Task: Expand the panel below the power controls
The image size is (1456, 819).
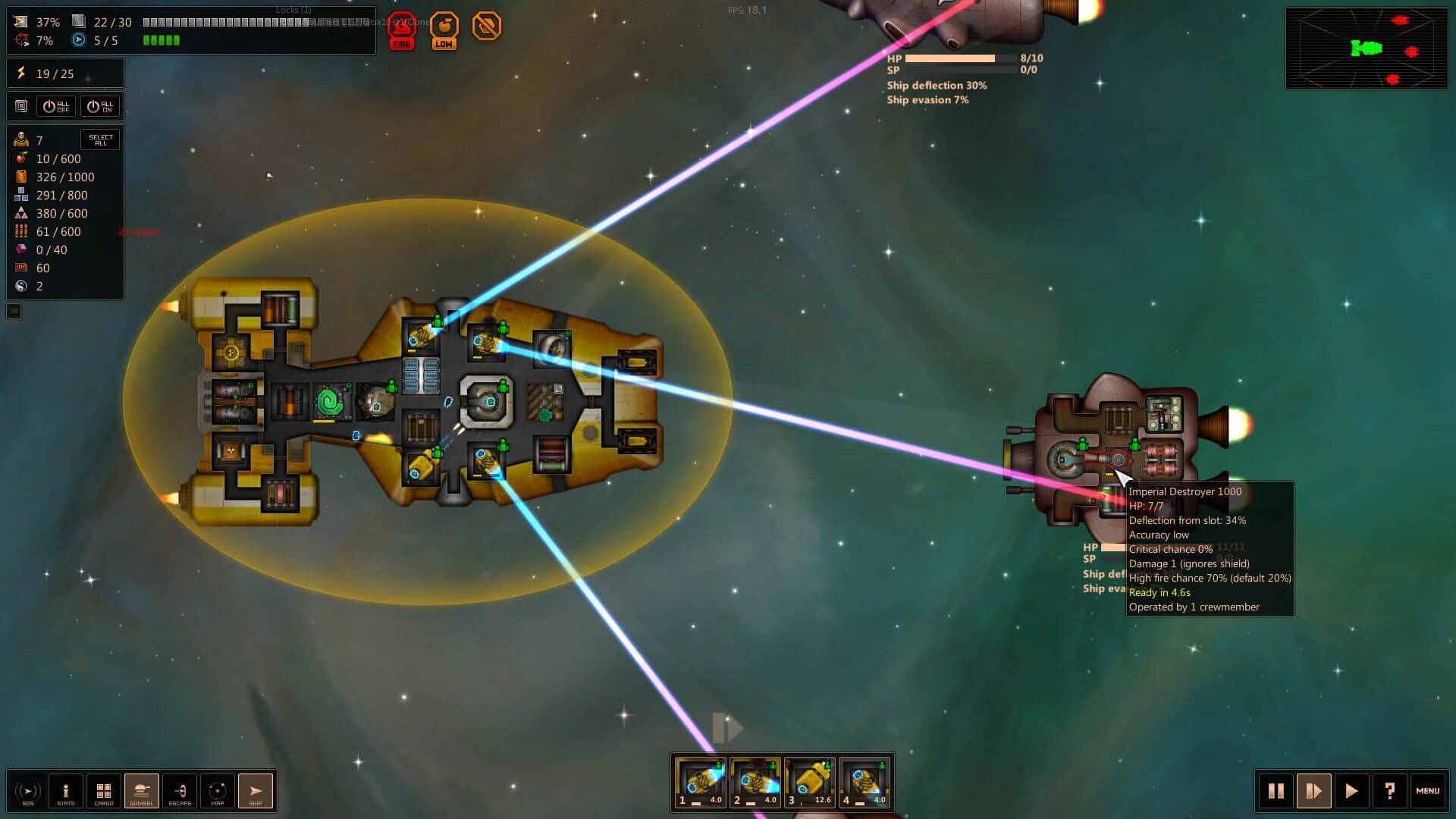Action: [x=13, y=311]
